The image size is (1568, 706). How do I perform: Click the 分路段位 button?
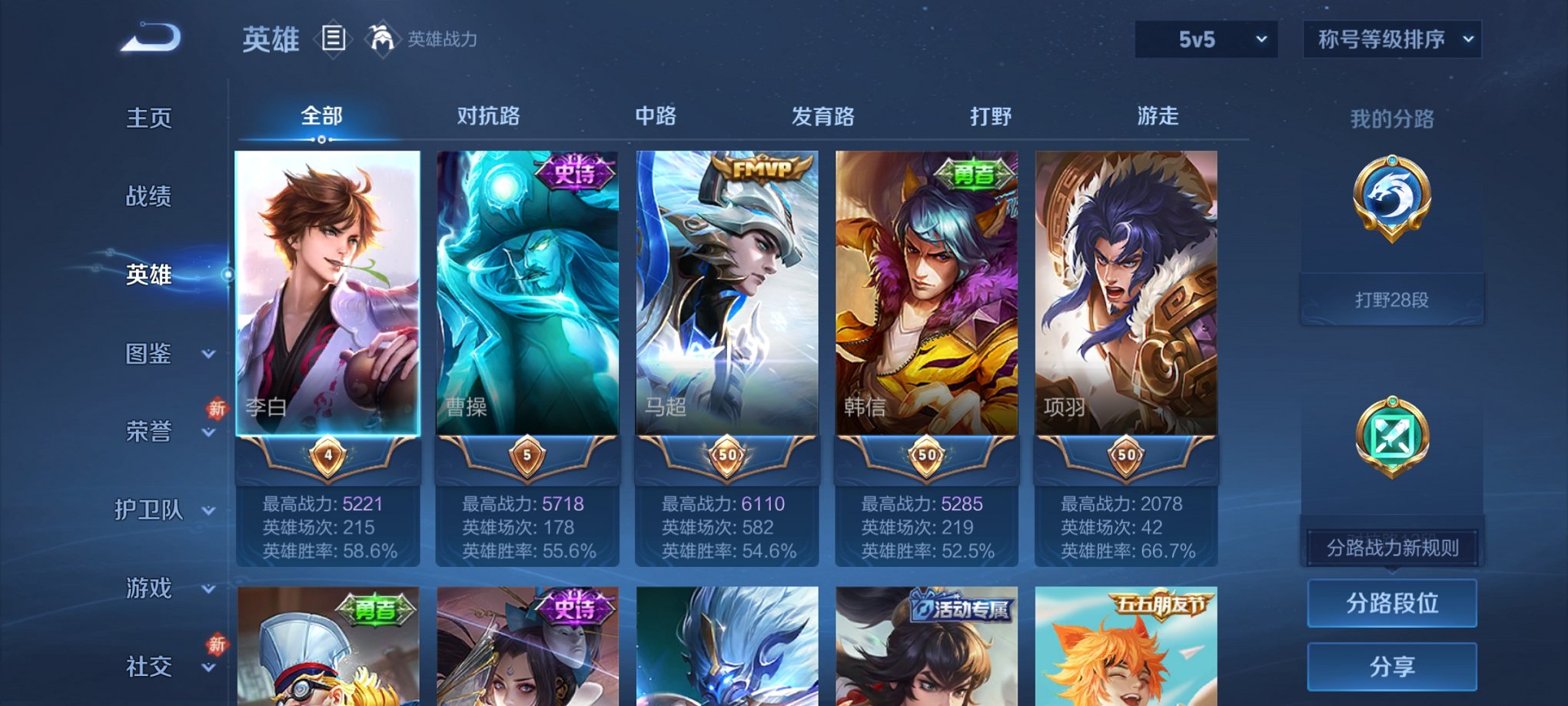click(1392, 604)
